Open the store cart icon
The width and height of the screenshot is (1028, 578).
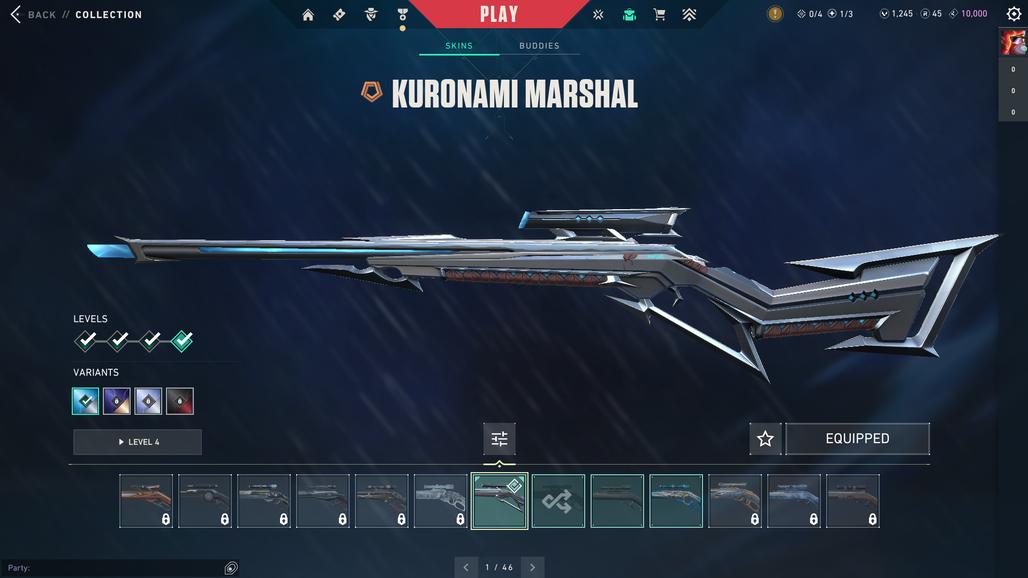(659, 15)
